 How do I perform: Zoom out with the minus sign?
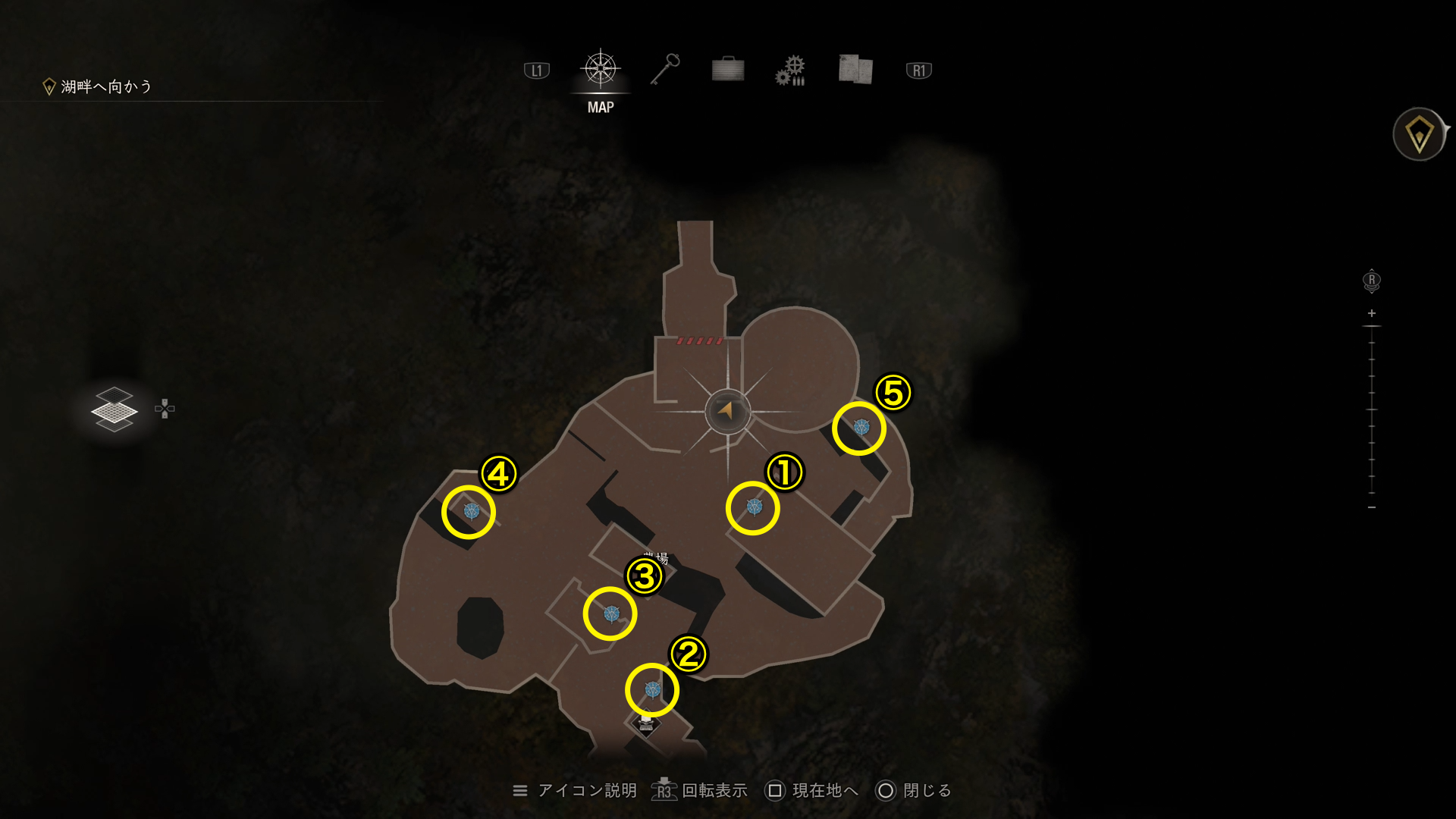(x=1371, y=507)
